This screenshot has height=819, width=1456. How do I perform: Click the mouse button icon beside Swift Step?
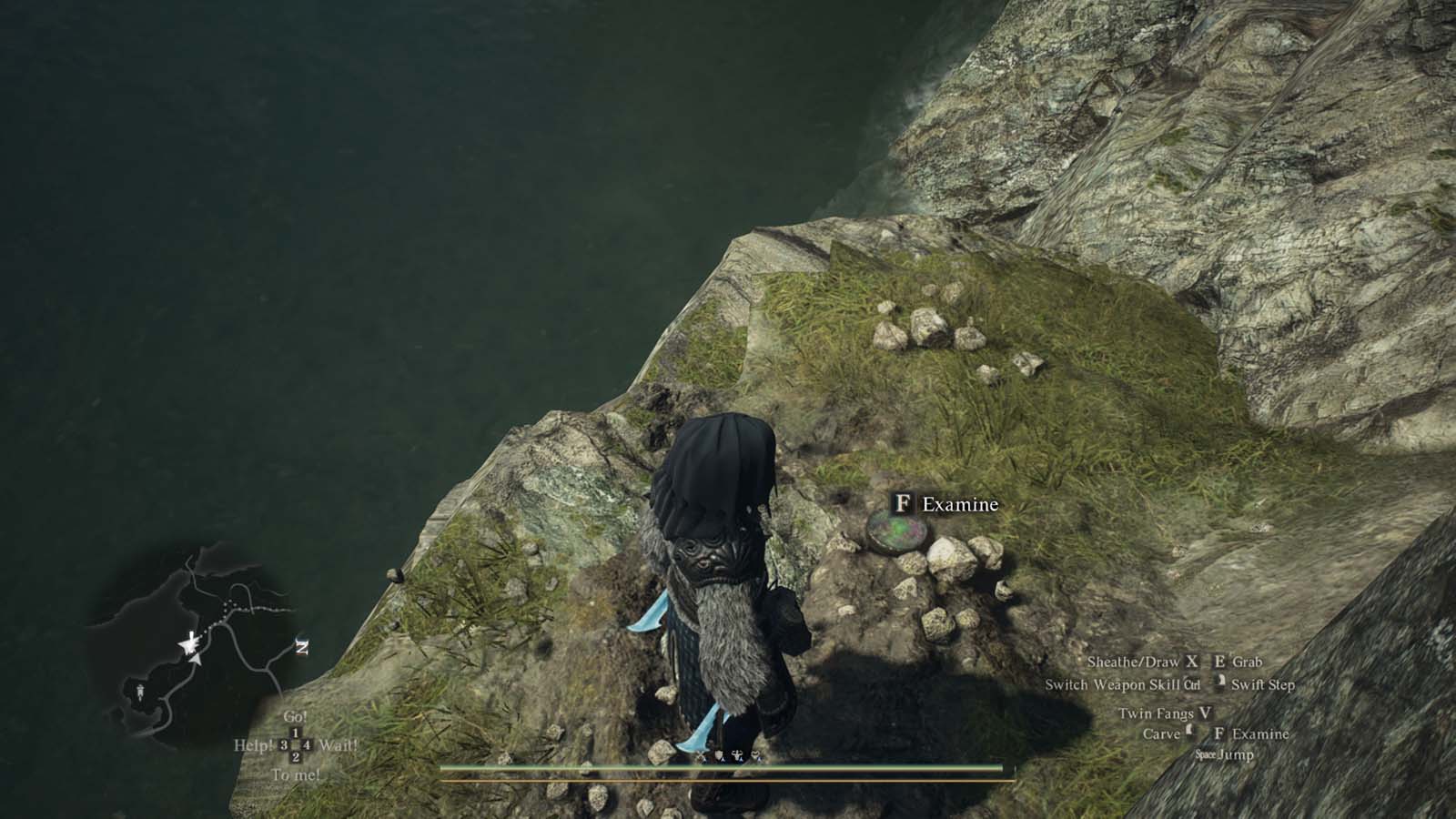1220,682
